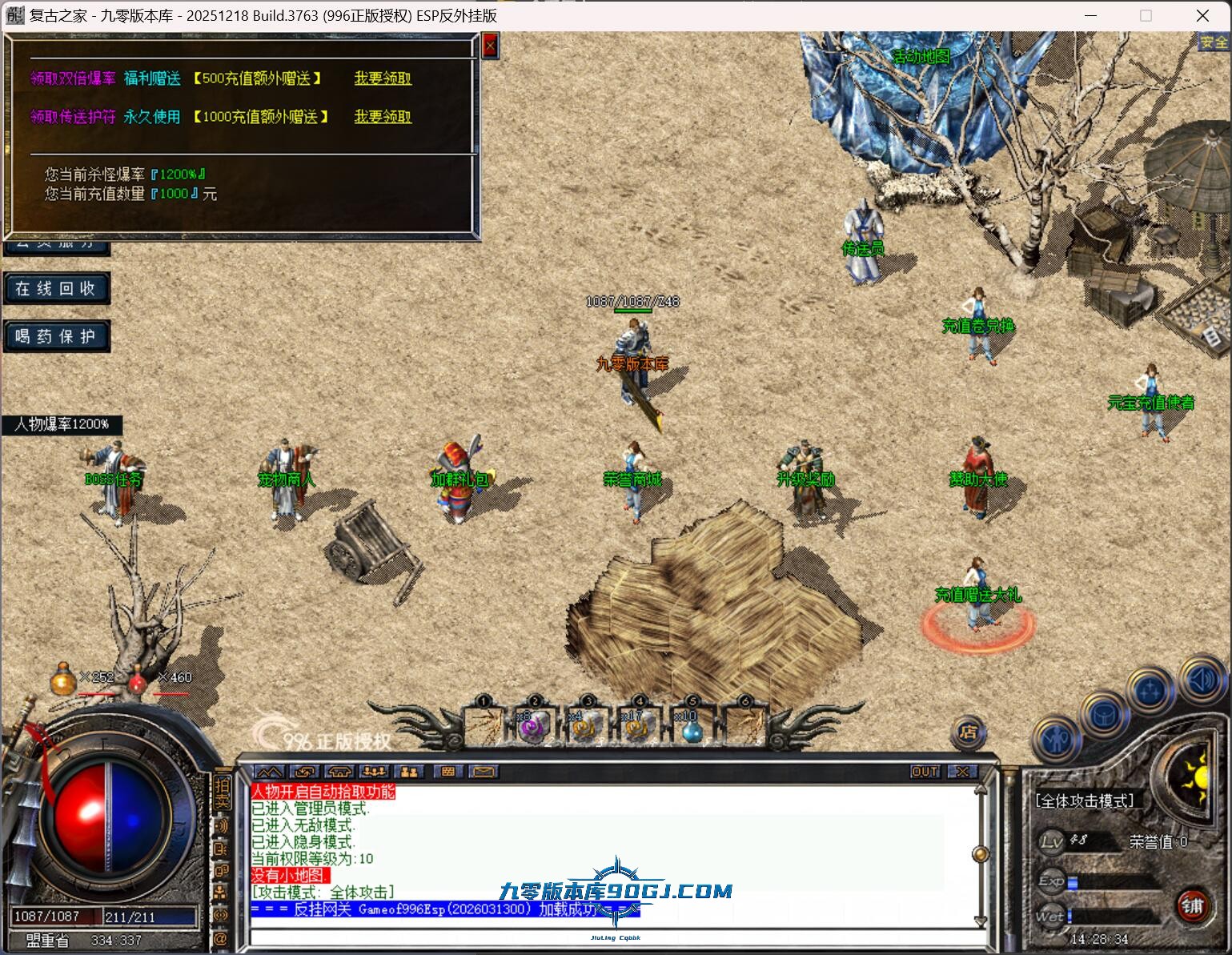Image resolution: width=1232 pixels, height=955 pixels.
Task: Switch the 全体攻击模式 attack mode label
Action: point(1085,801)
